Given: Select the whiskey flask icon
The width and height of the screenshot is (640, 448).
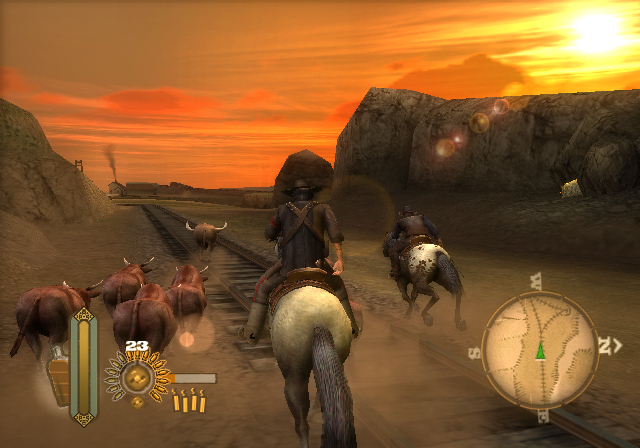Looking at the screenshot, I should pos(59,377).
